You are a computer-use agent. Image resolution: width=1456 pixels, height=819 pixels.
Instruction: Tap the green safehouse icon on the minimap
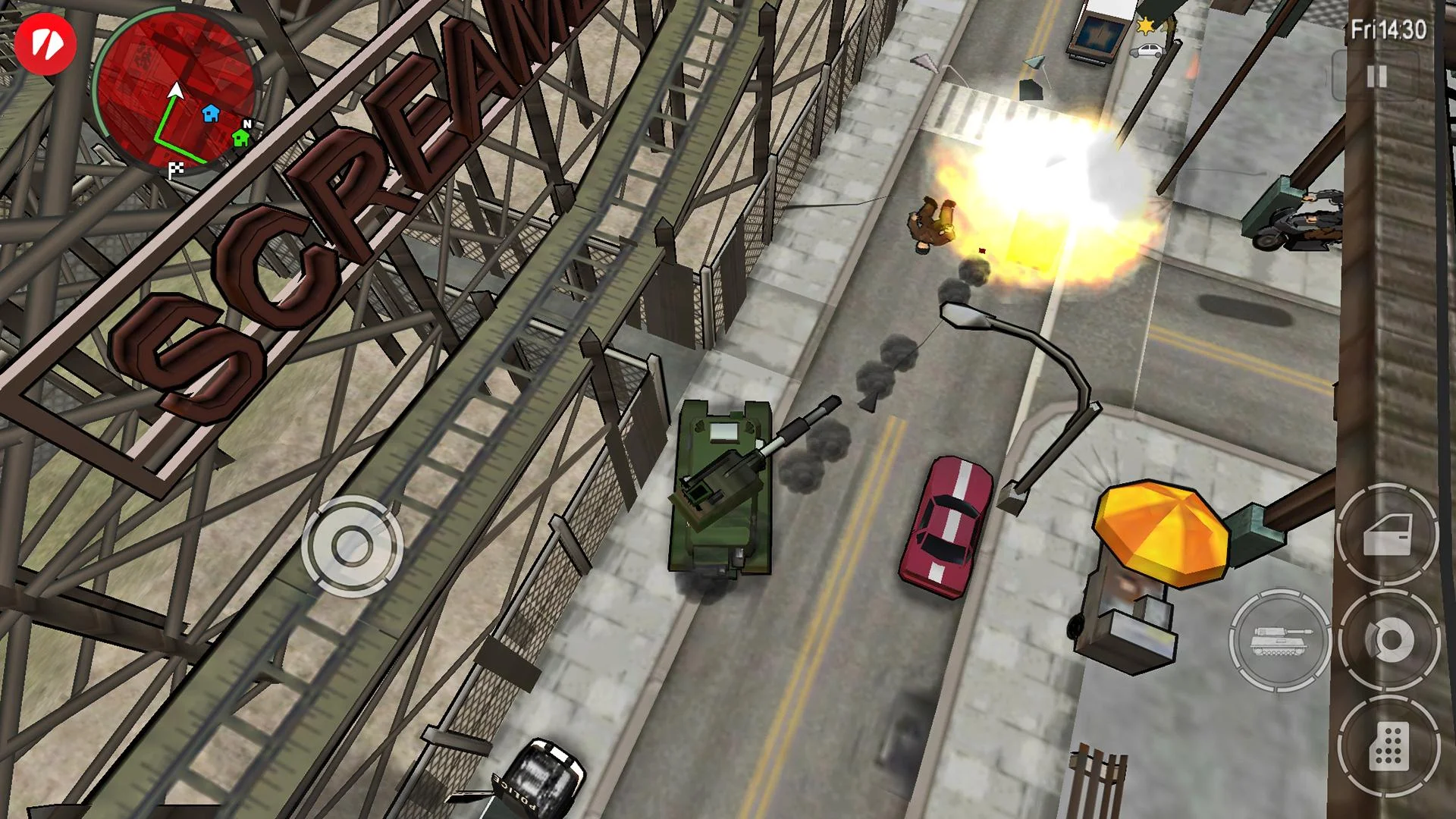pos(240,140)
